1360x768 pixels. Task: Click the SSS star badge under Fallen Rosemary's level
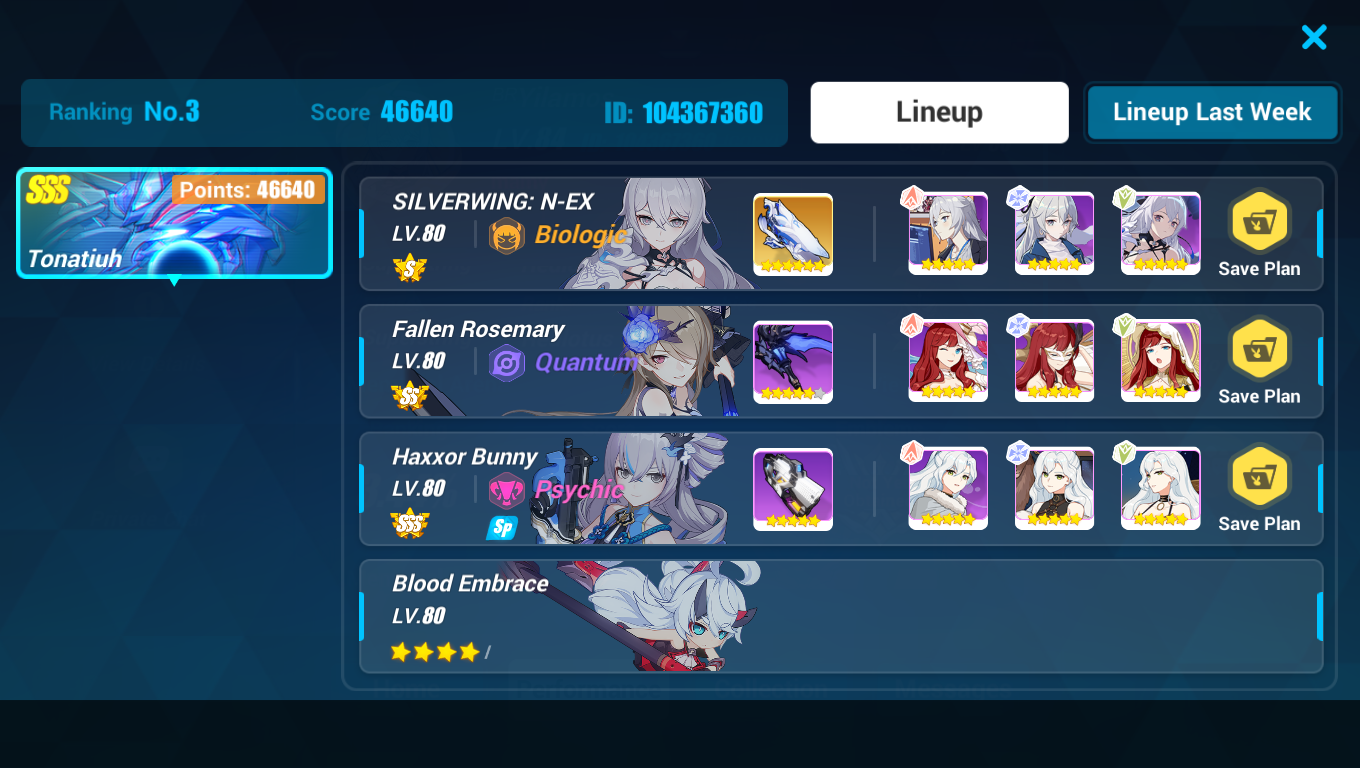coord(407,396)
